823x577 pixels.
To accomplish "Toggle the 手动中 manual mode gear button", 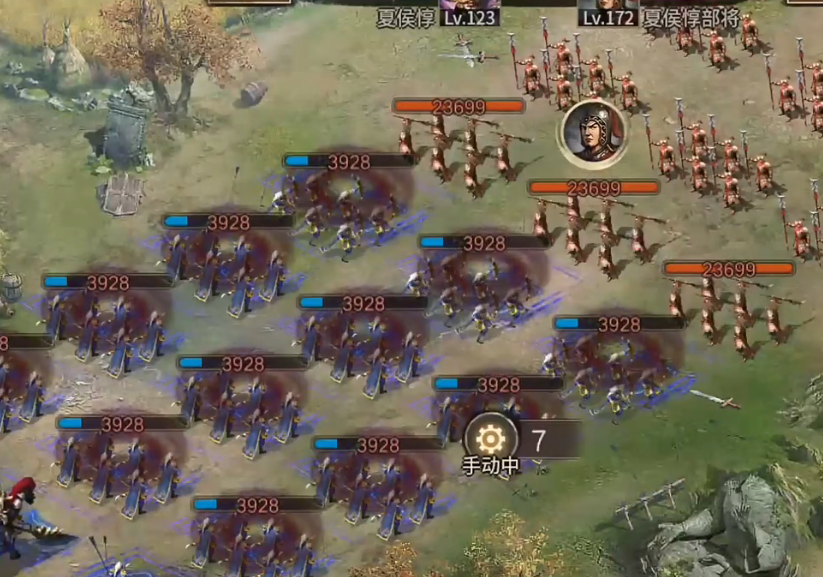I will pos(491,439).
